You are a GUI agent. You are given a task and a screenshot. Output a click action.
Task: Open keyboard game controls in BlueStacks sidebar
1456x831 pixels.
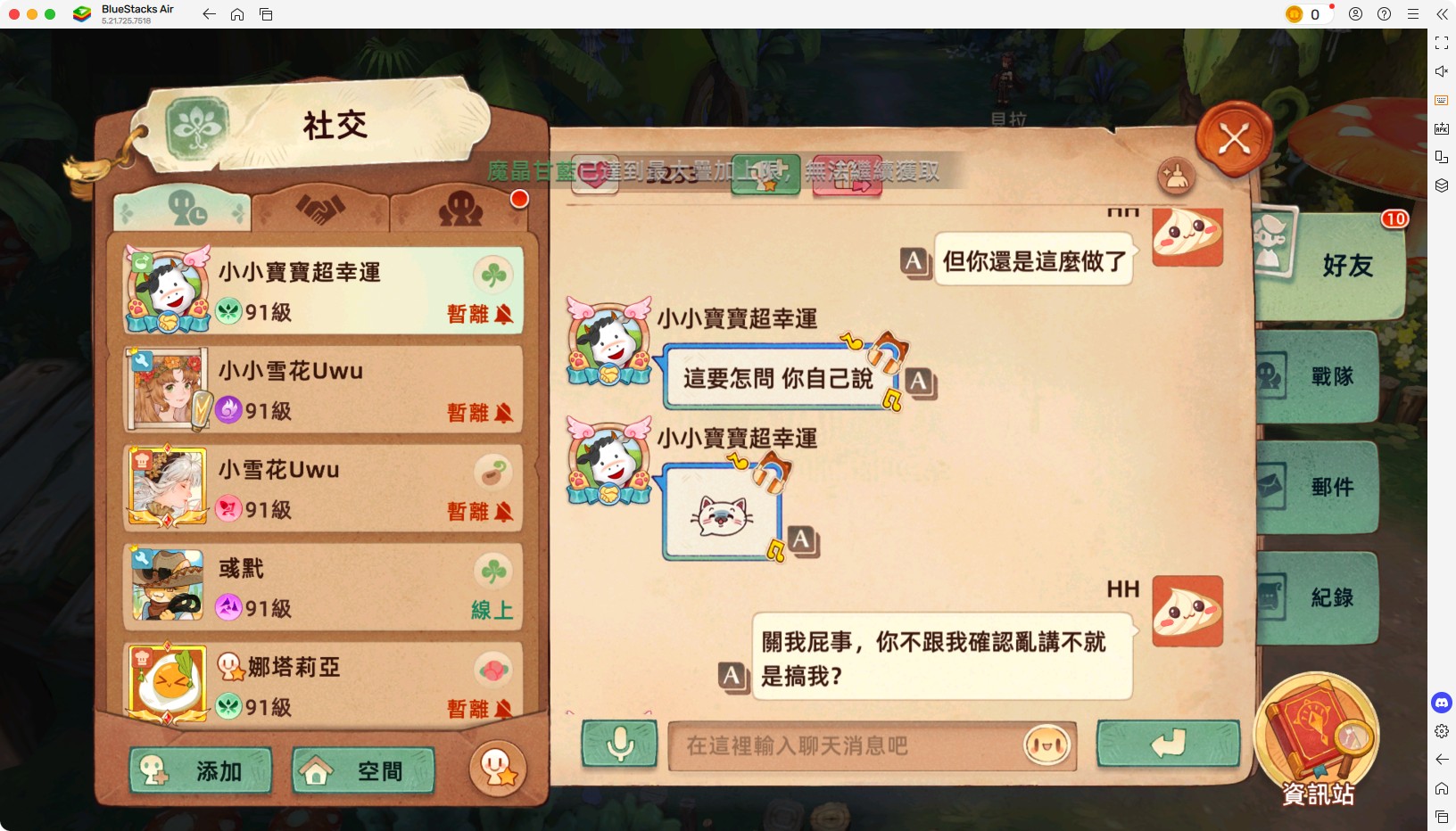tap(1442, 100)
